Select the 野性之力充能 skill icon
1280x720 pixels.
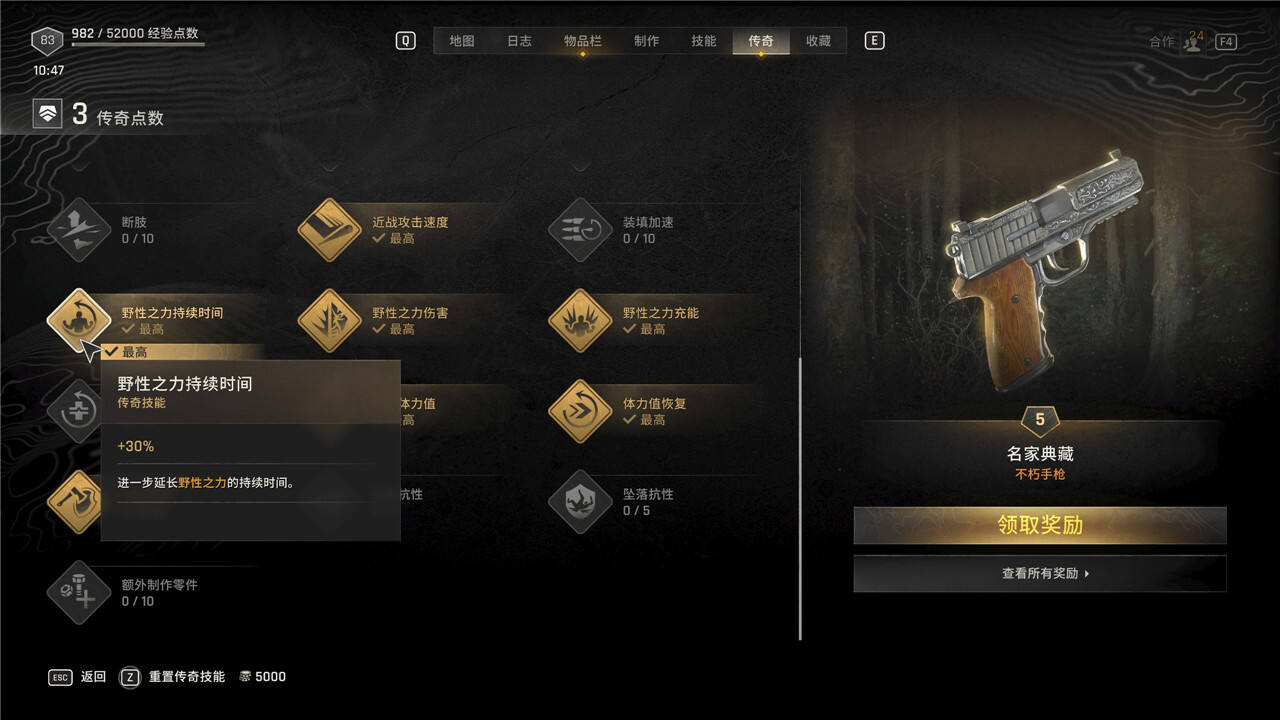pyautogui.click(x=580, y=321)
